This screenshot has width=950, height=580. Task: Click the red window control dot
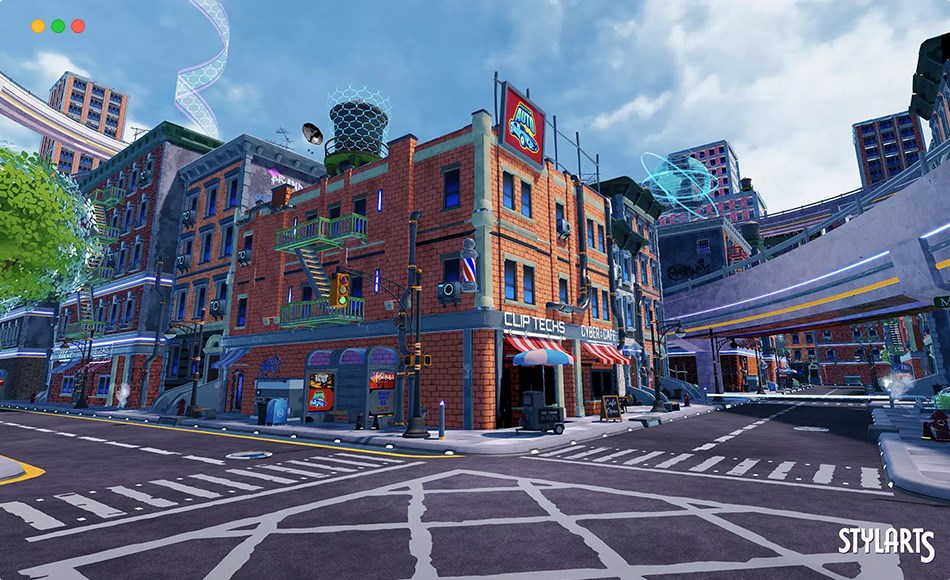78,26
